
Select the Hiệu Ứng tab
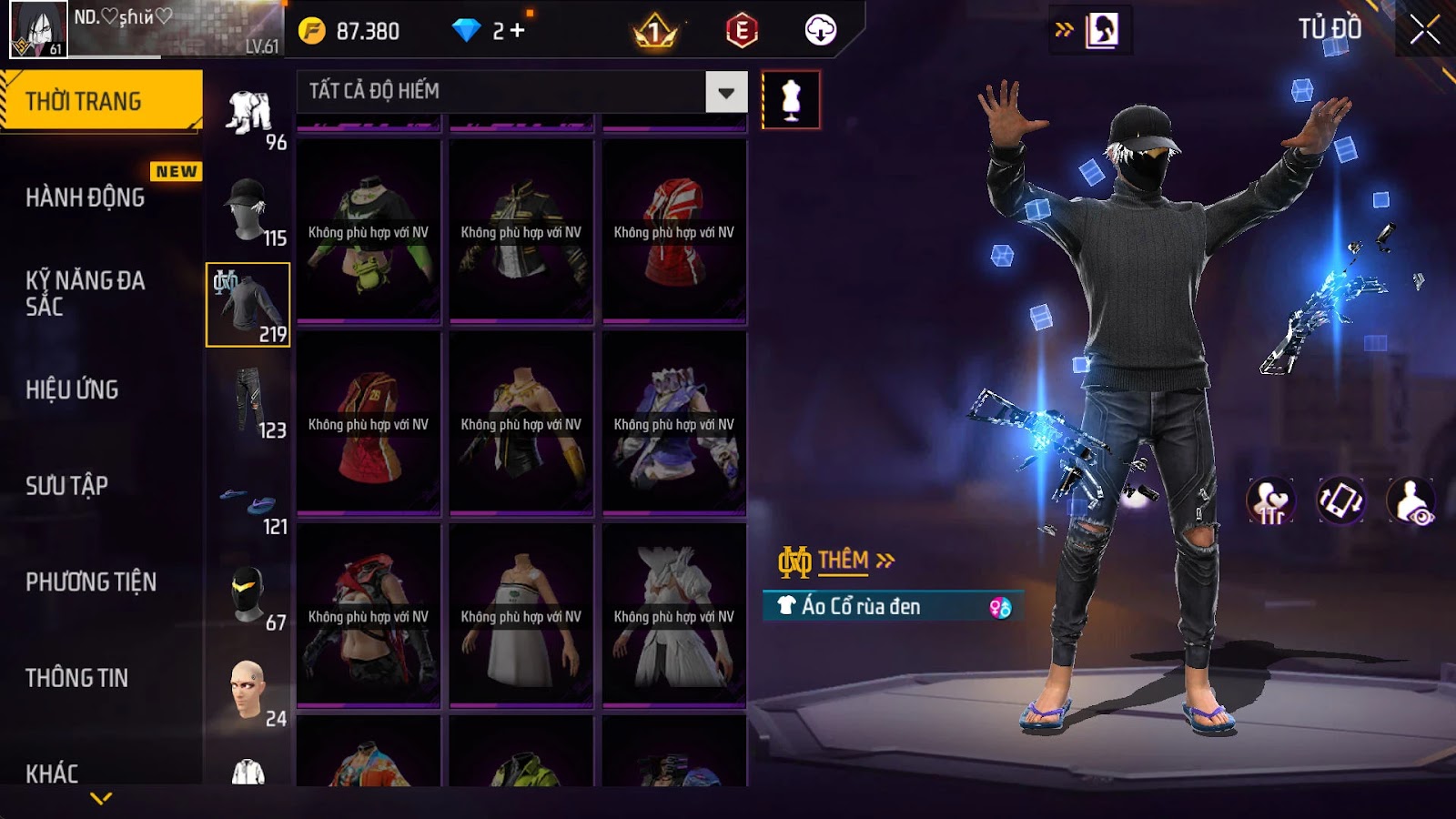73,389
